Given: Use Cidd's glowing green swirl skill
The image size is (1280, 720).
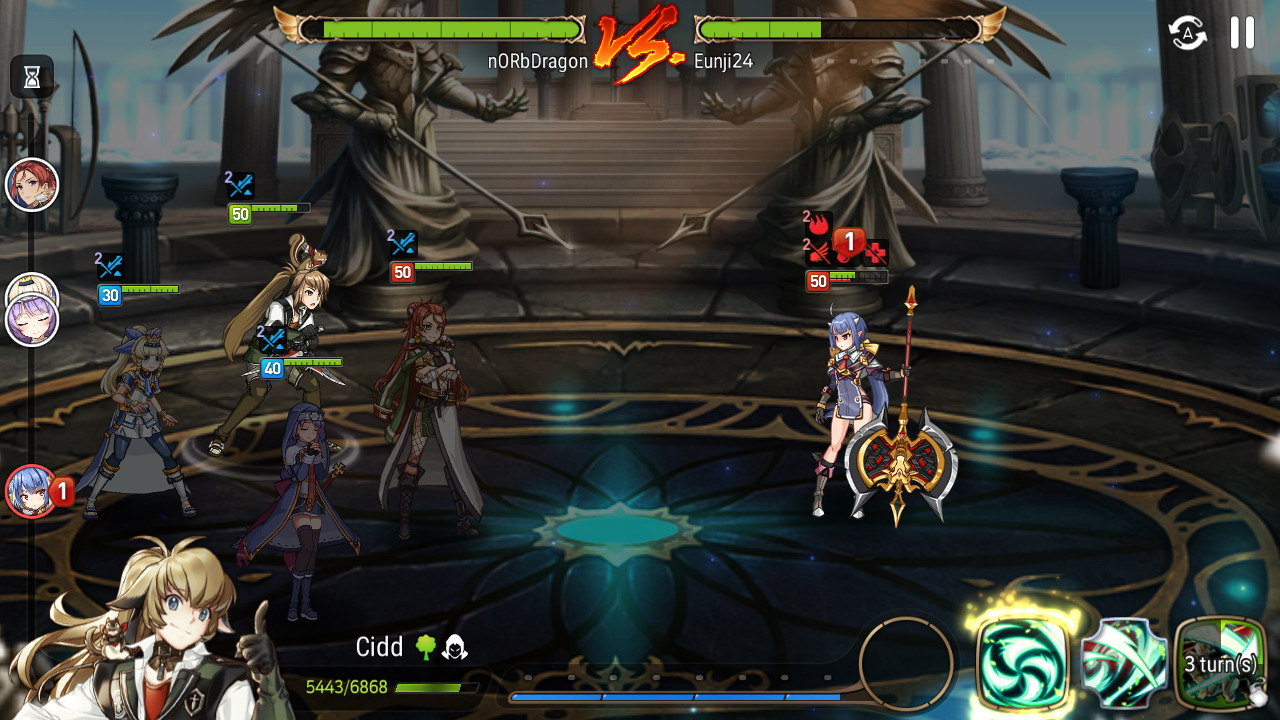Looking at the screenshot, I should pyautogui.click(x=1022, y=662).
